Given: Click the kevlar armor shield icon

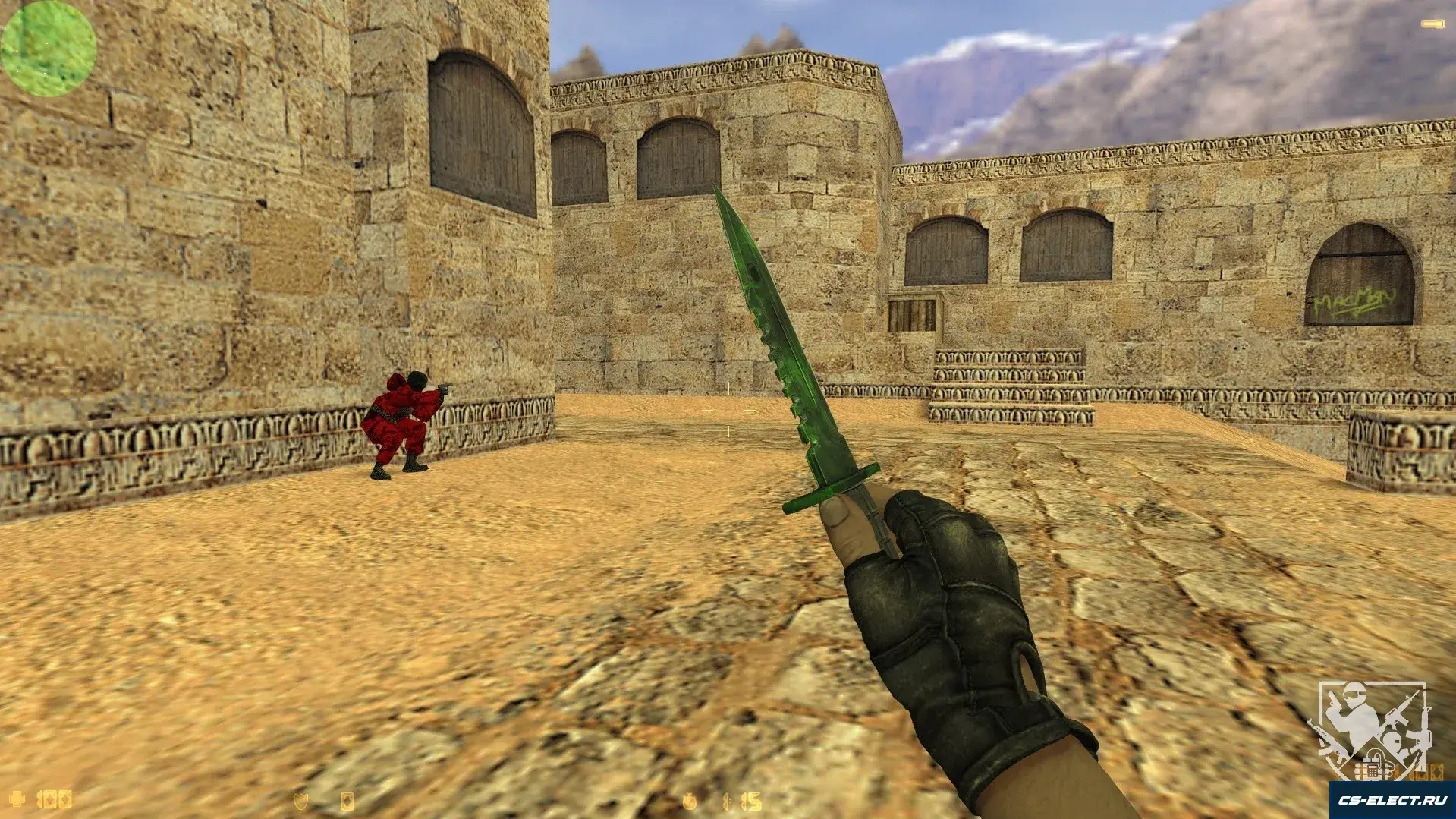Looking at the screenshot, I should pyautogui.click(x=300, y=800).
